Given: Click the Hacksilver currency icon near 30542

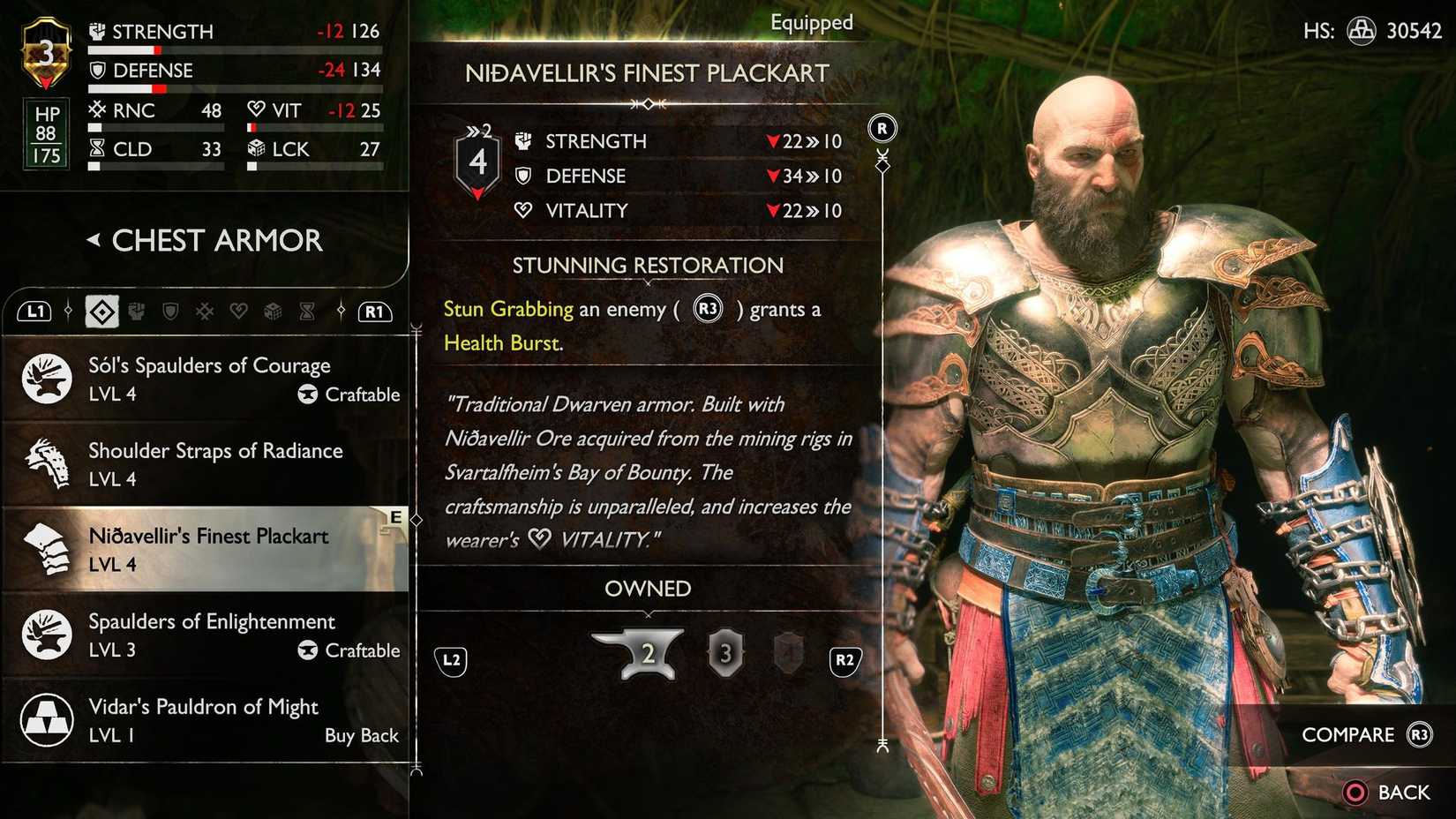Looking at the screenshot, I should (x=1363, y=29).
